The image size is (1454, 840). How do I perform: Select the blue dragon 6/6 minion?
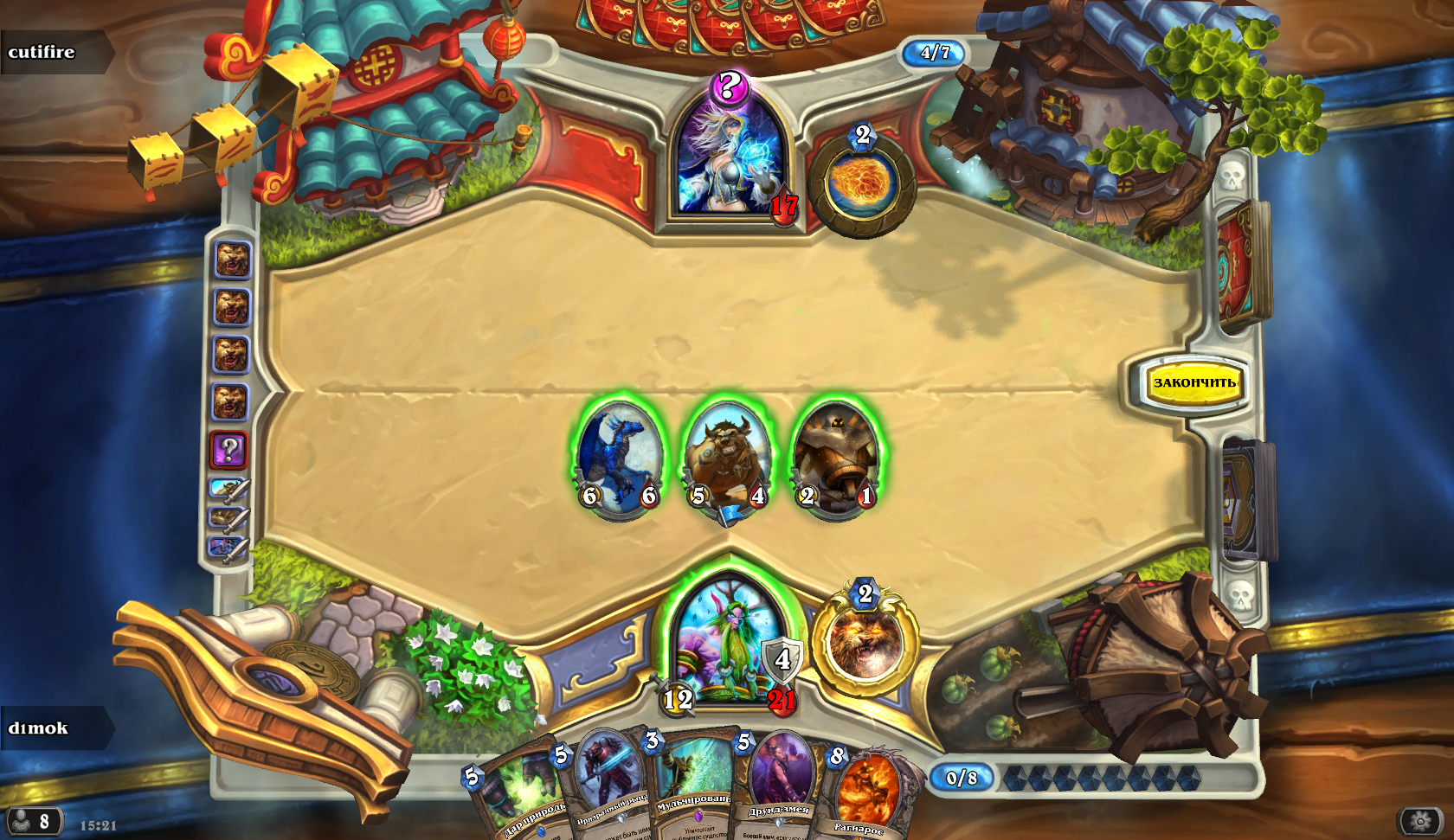pyautogui.click(x=620, y=458)
